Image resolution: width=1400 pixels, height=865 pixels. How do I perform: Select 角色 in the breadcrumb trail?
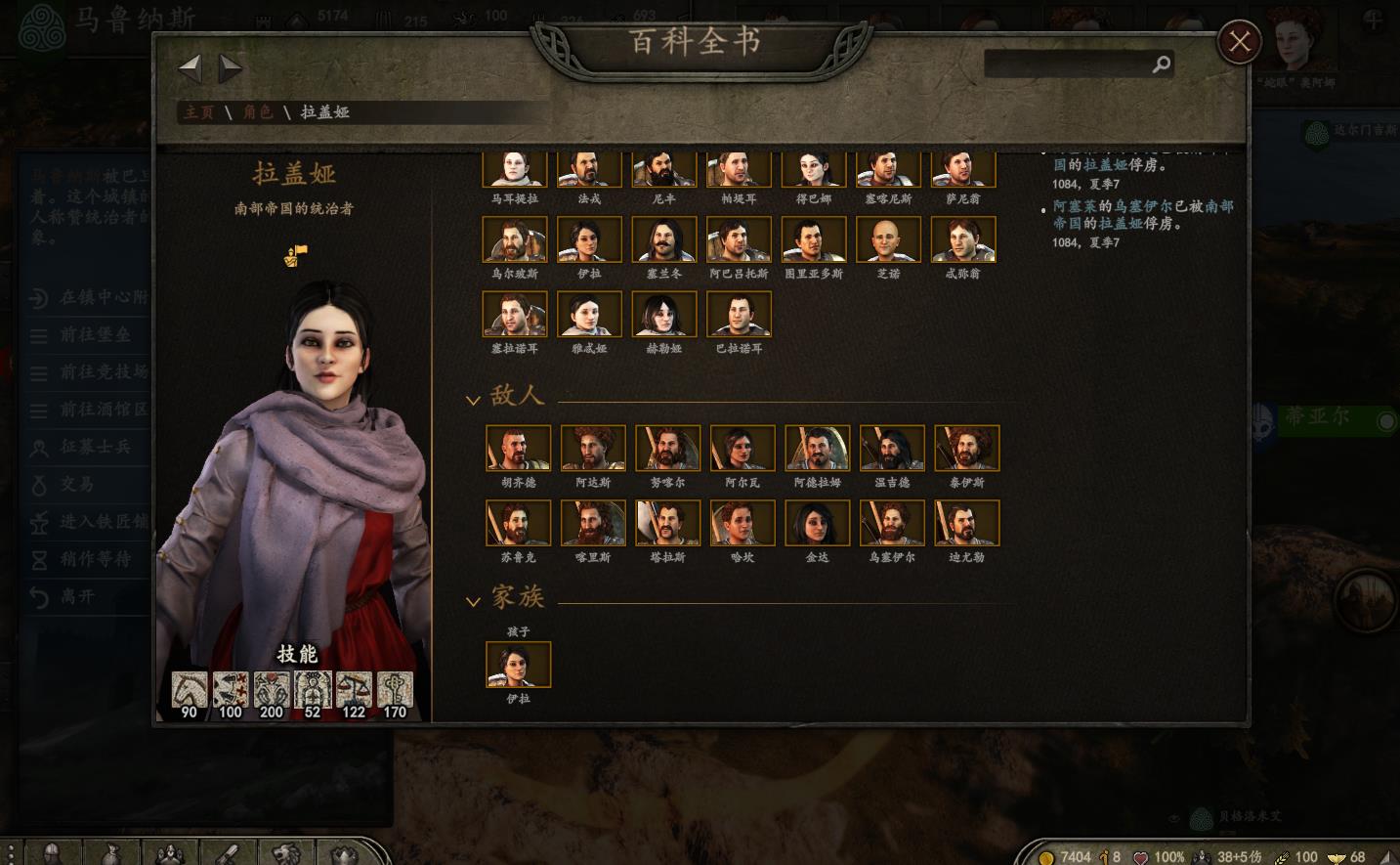(258, 112)
